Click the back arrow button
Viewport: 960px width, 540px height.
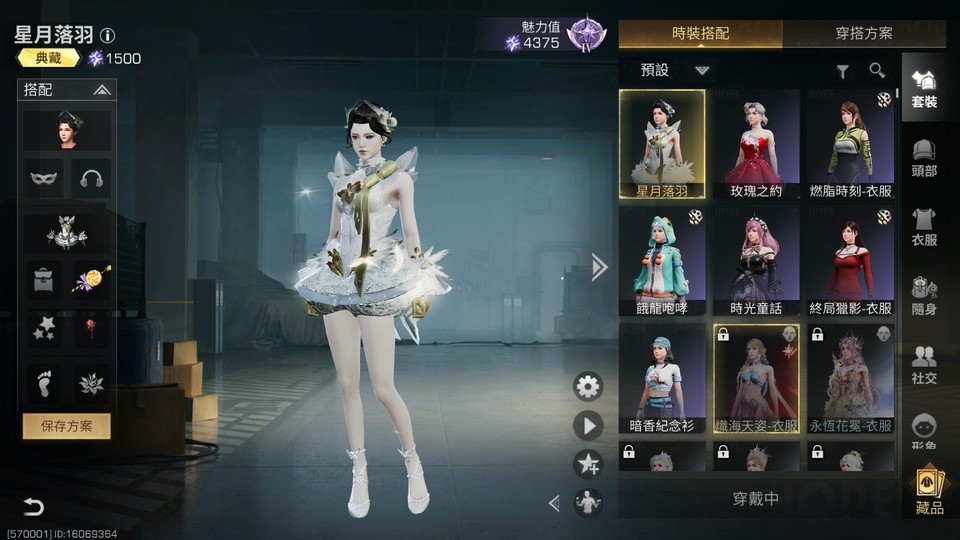pyautogui.click(x=34, y=506)
